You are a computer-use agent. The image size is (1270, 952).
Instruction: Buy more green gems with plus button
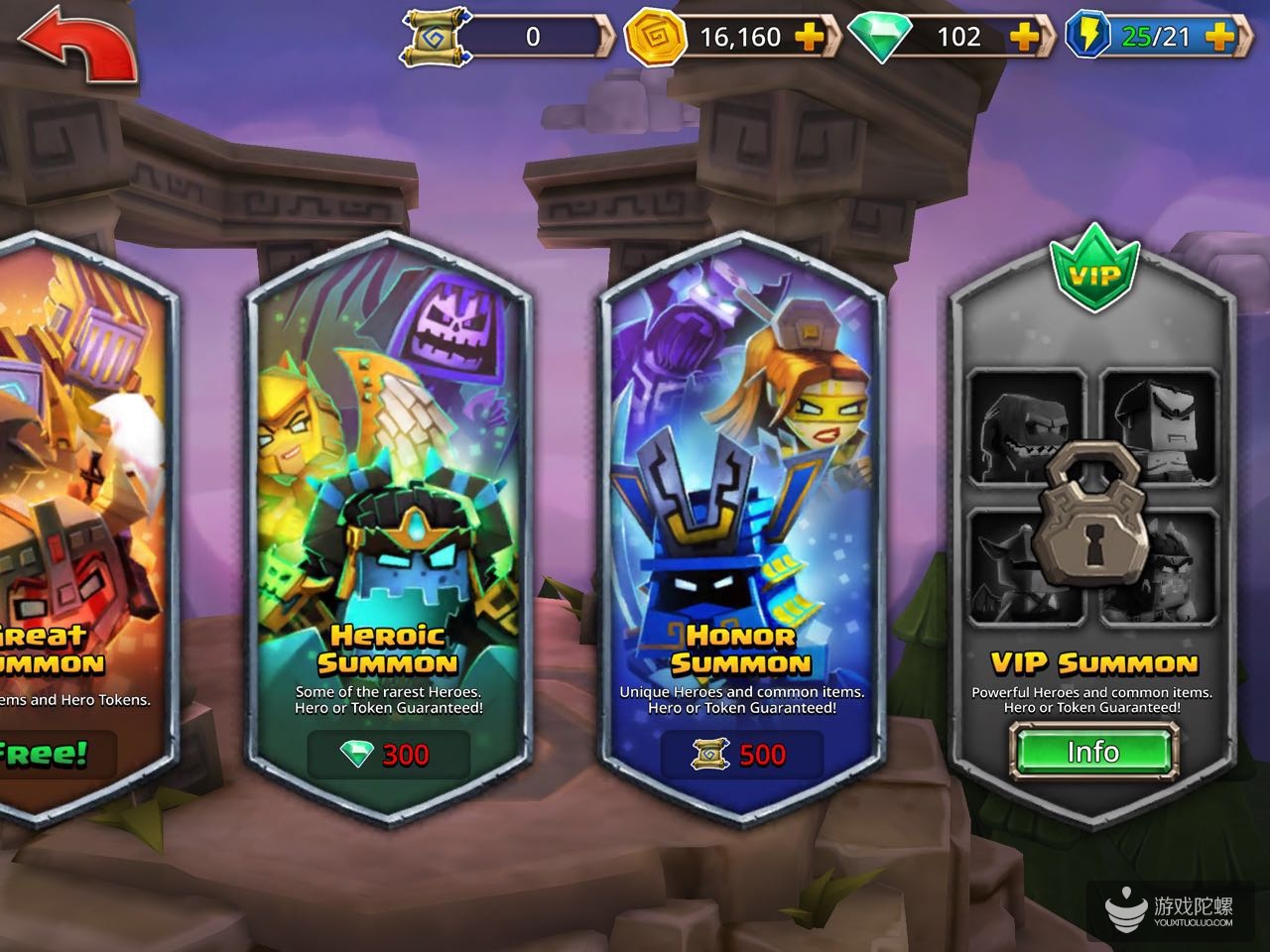pyautogui.click(x=1024, y=37)
